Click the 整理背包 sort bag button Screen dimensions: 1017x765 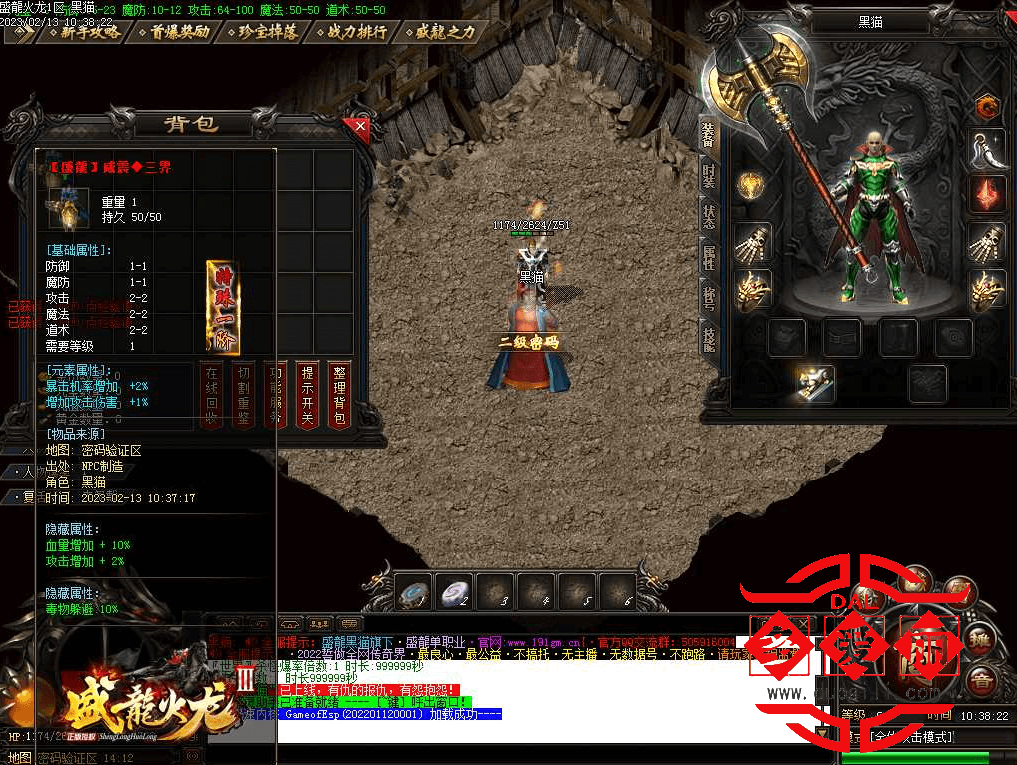click(339, 395)
